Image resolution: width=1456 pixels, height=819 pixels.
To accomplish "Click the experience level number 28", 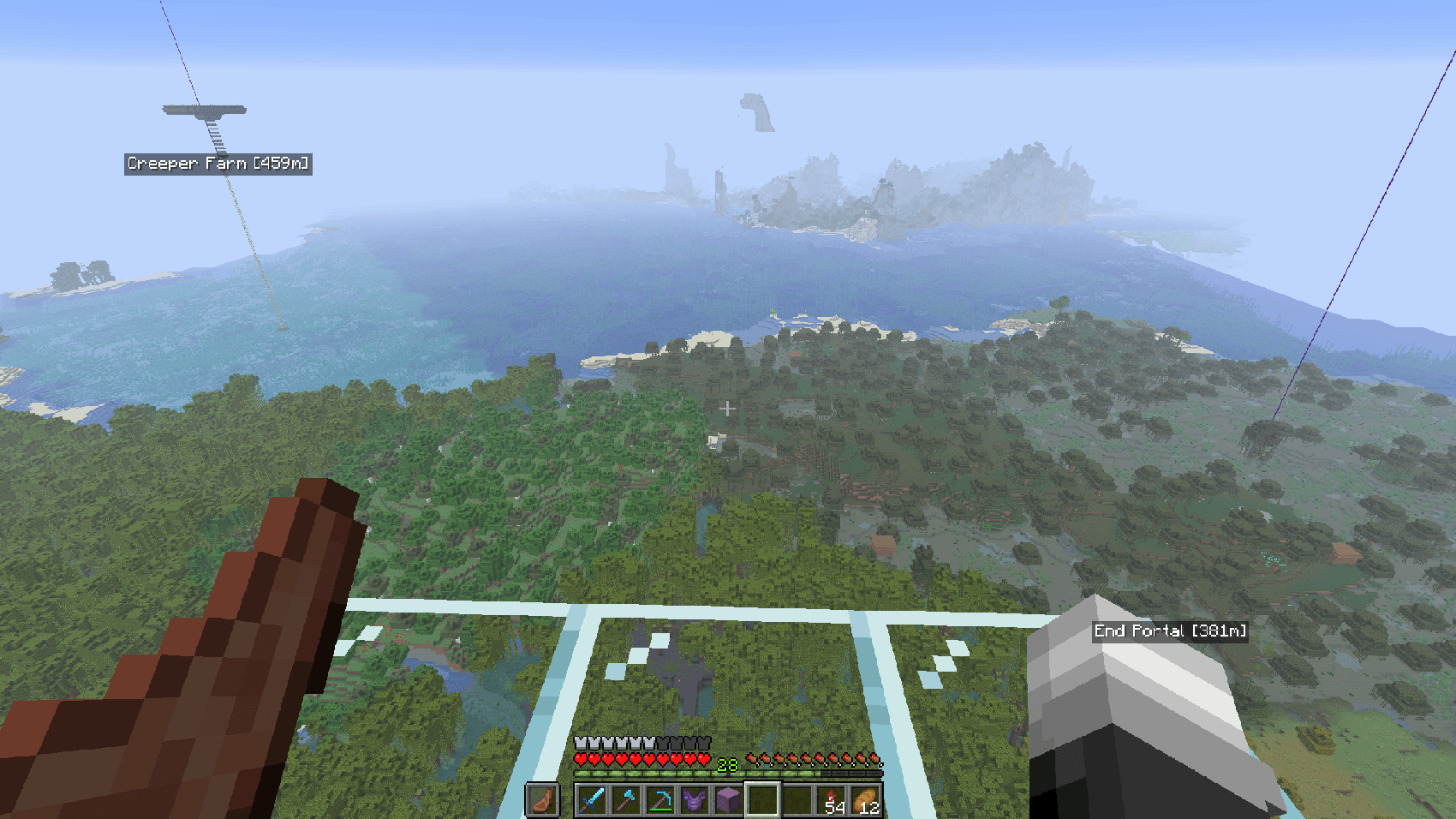I will pyautogui.click(x=727, y=763).
